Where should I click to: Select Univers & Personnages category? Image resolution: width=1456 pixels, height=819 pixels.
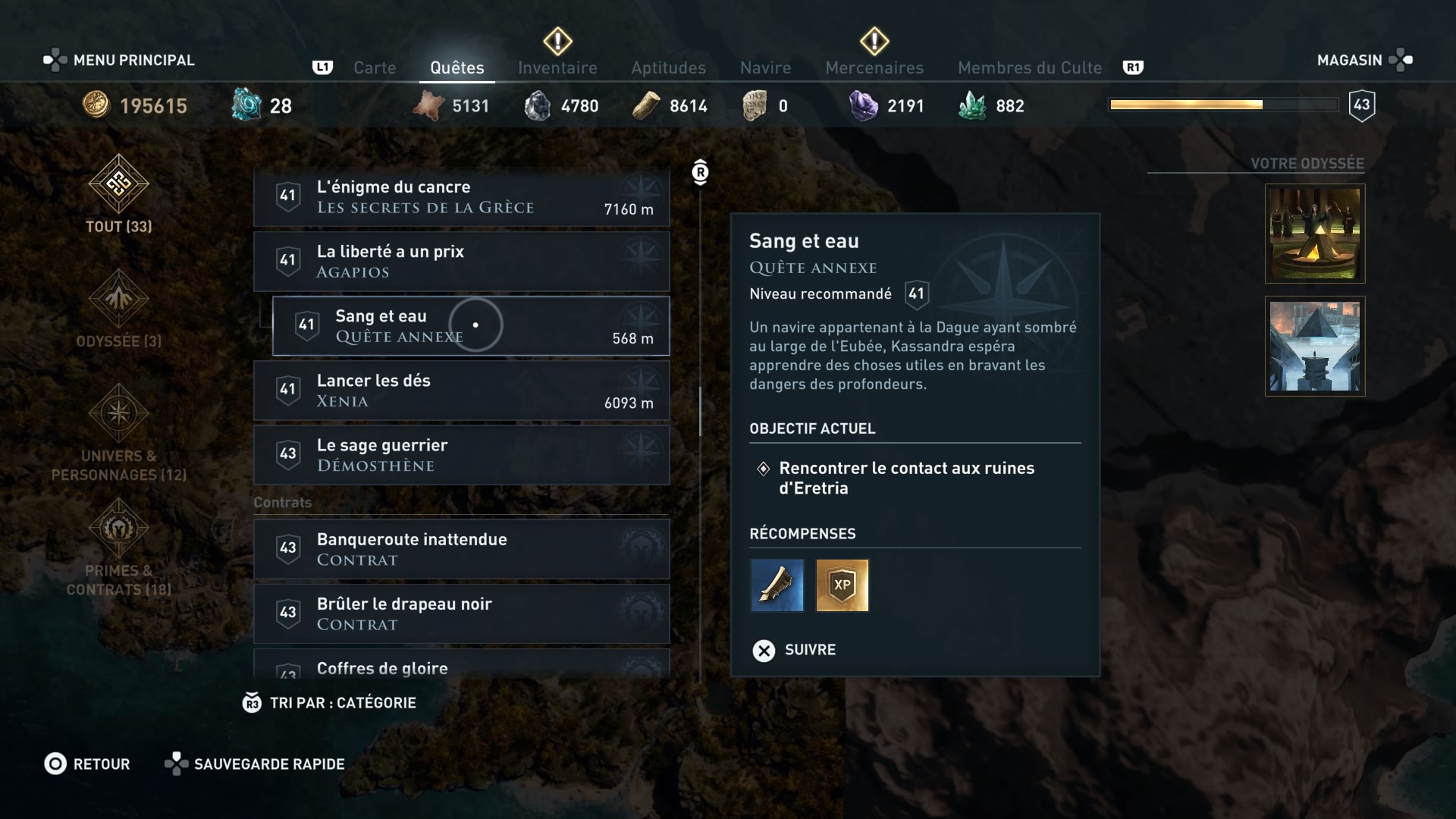(119, 432)
